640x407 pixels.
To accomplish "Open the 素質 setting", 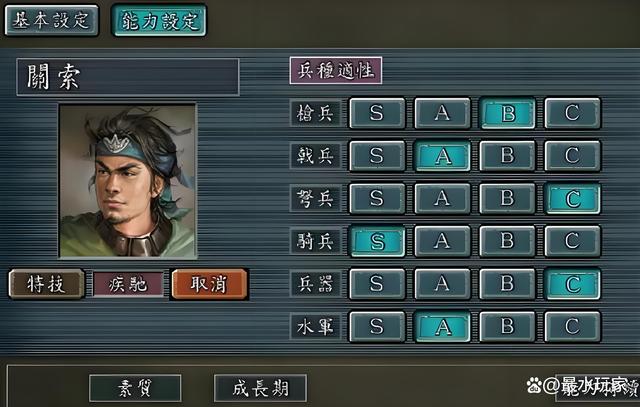I will [135, 388].
